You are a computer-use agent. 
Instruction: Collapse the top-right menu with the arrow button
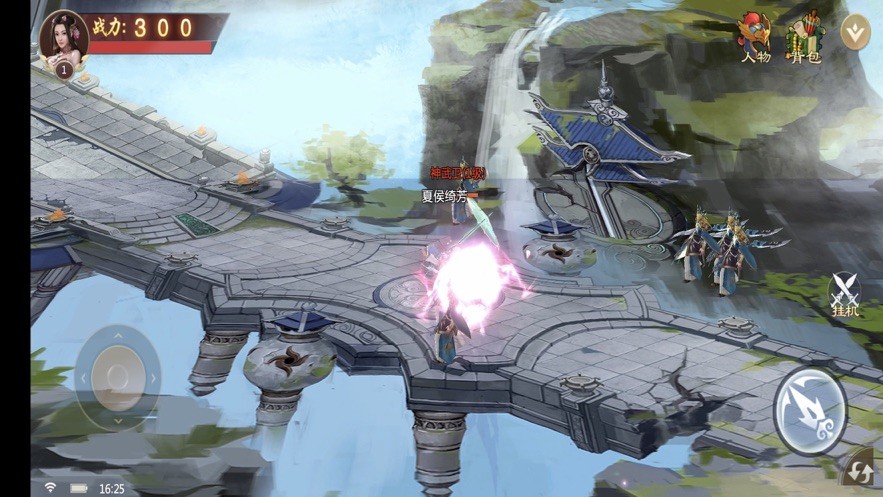[x=854, y=32]
